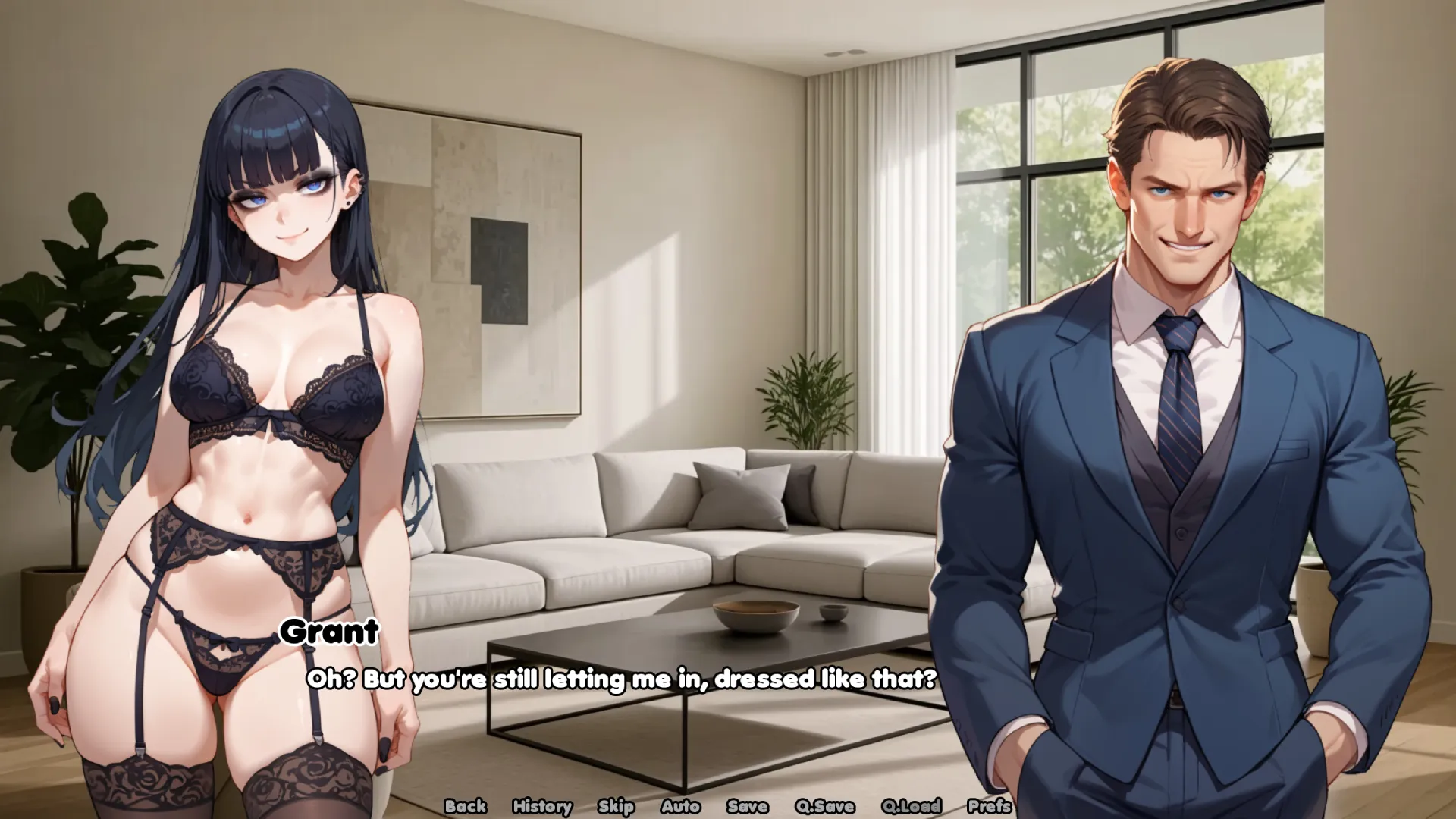
Task: Activate Skip to fast-forward dialogue
Action: 615,806
